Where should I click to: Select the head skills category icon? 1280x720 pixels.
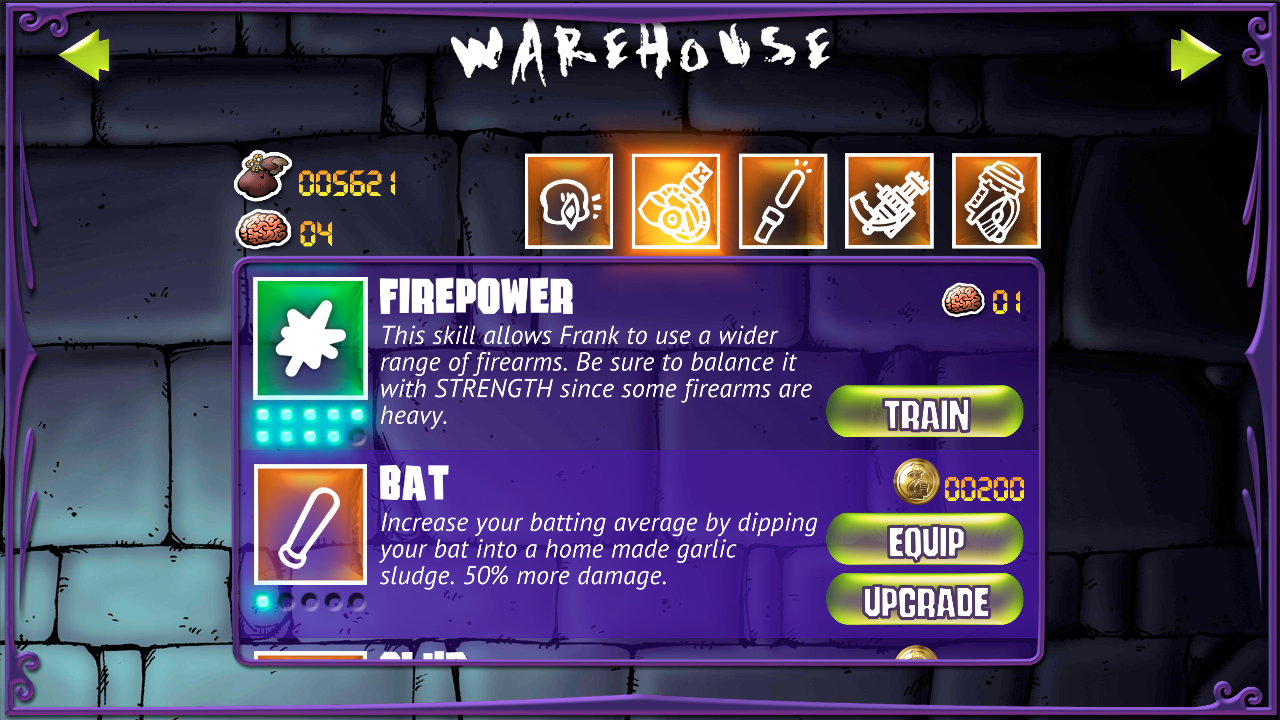569,201
